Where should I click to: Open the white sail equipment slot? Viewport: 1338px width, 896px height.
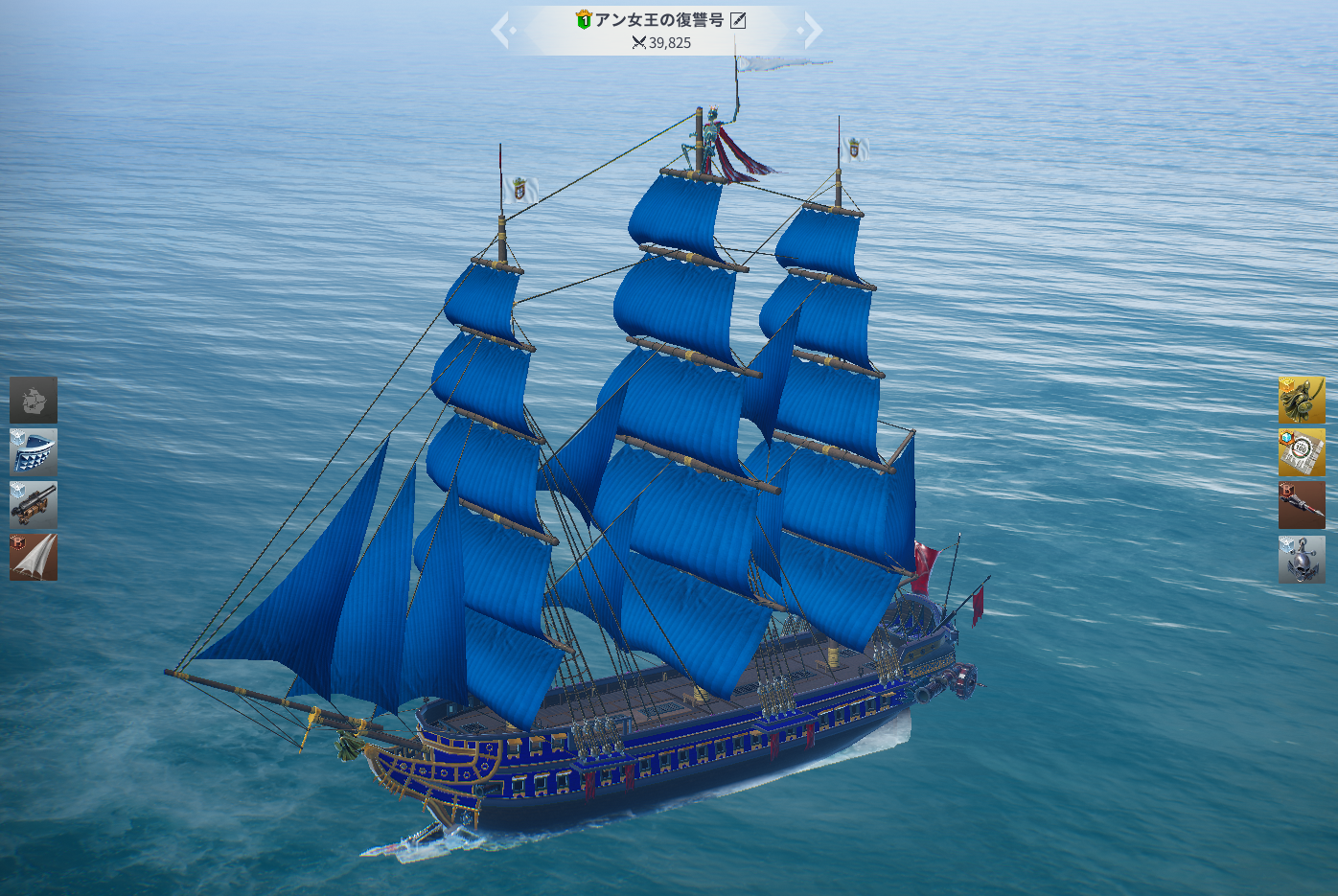tap(34, 558)
